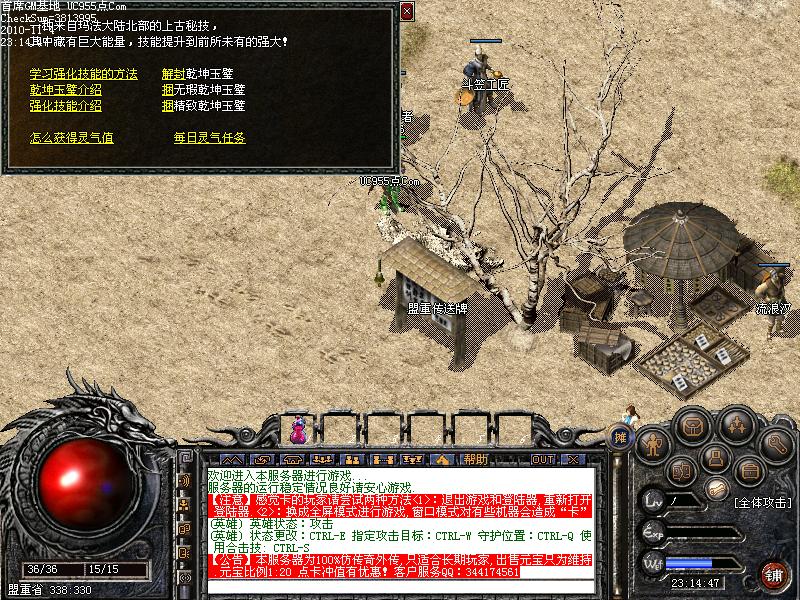This screenshot has width=800, height=600.
Task: Open the 乾坤玉璧介绍 dialogue option
Action: [x=65, y=89]
